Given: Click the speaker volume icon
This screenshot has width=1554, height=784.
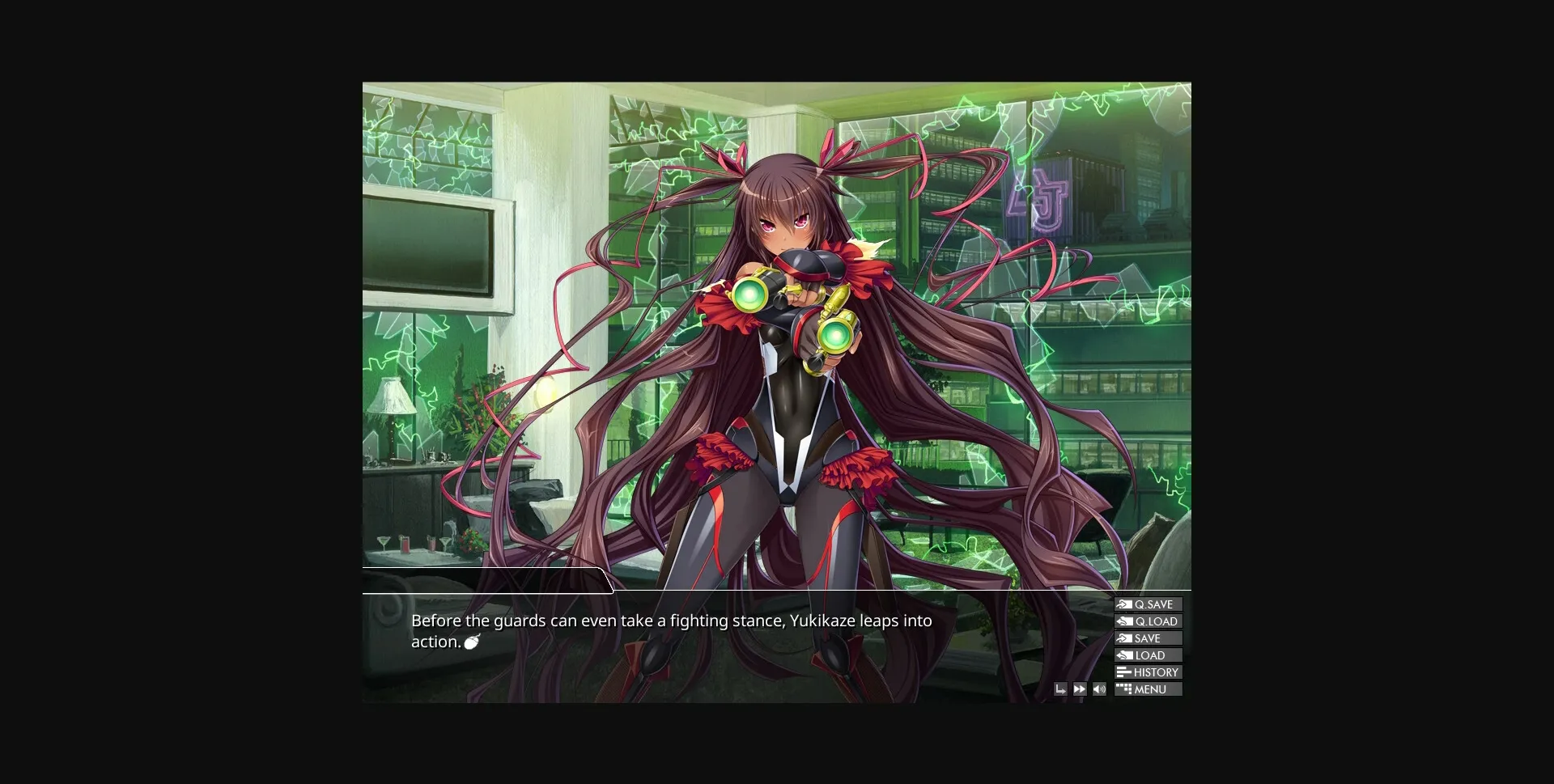Looking at the screenshot, I should click(x=1099, y=689).
